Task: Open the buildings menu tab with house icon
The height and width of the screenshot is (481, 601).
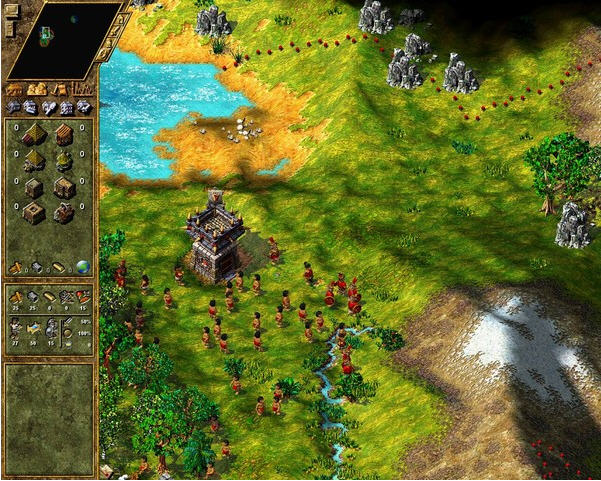Action: pyautogui.click(x=15, y=89)
